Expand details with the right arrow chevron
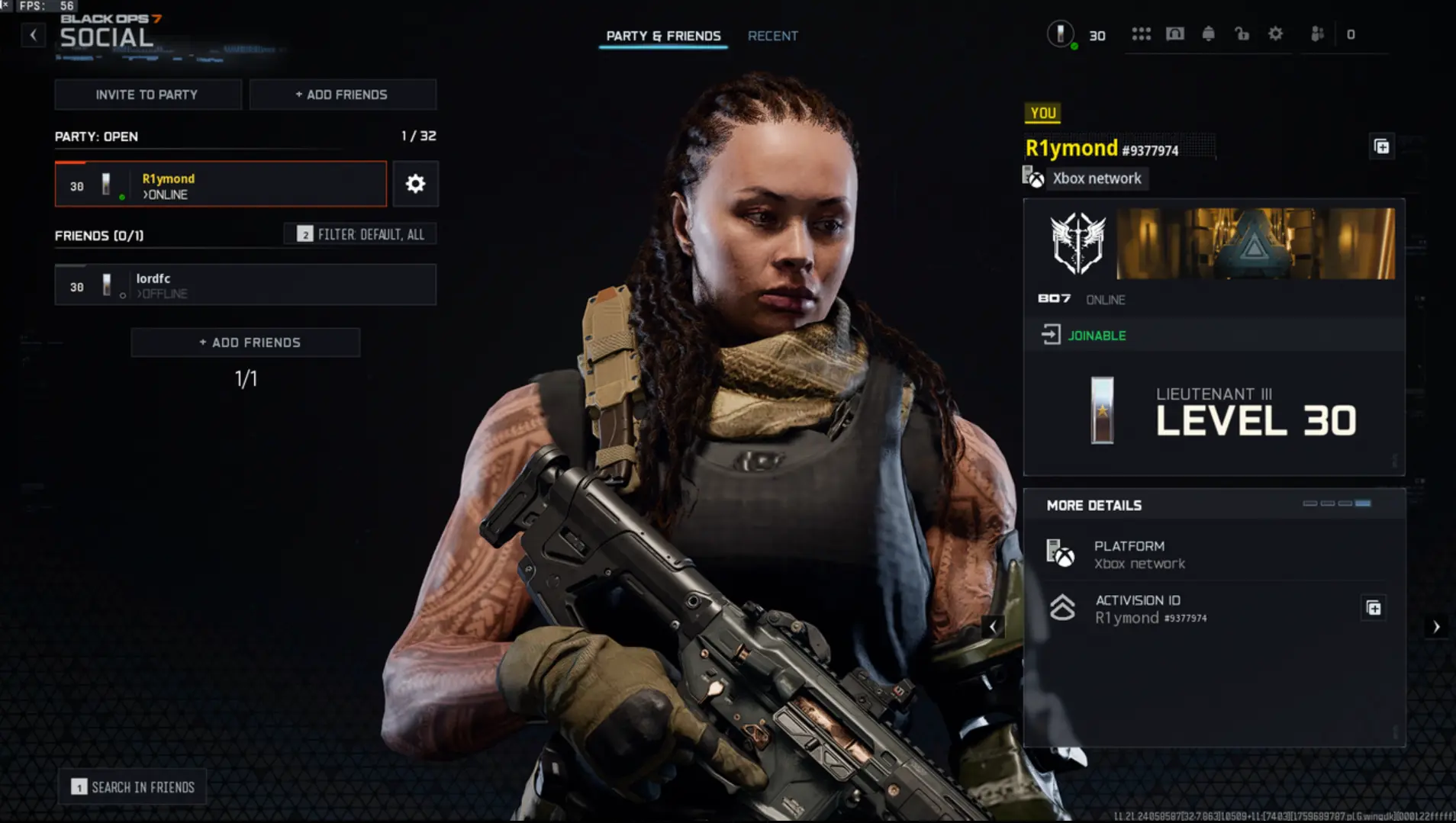Image resolution: width=1456 pixels, height=823 pixels. pyautogui.click(x=1438, y=627)
